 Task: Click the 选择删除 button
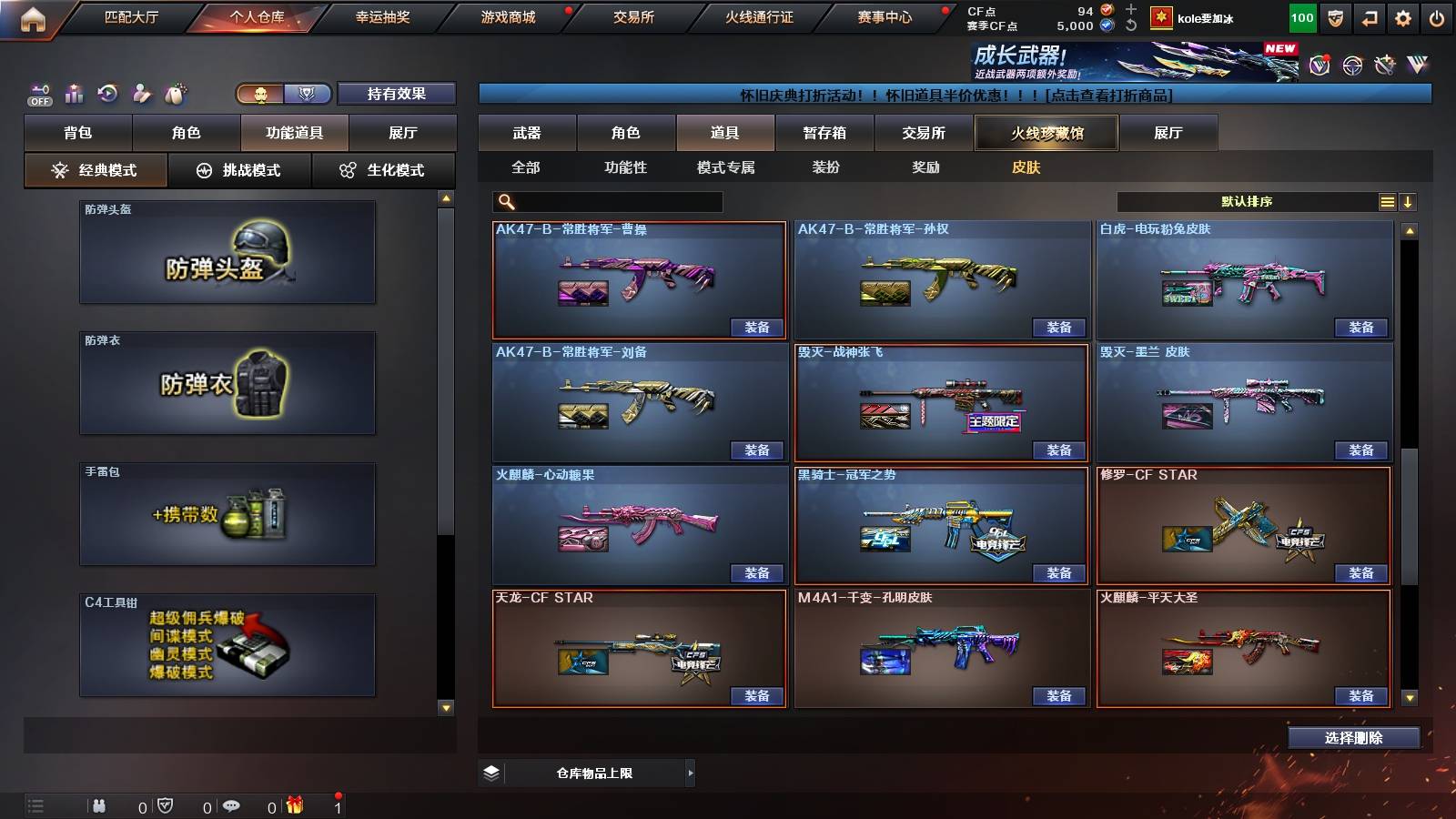click(1354, 737)
